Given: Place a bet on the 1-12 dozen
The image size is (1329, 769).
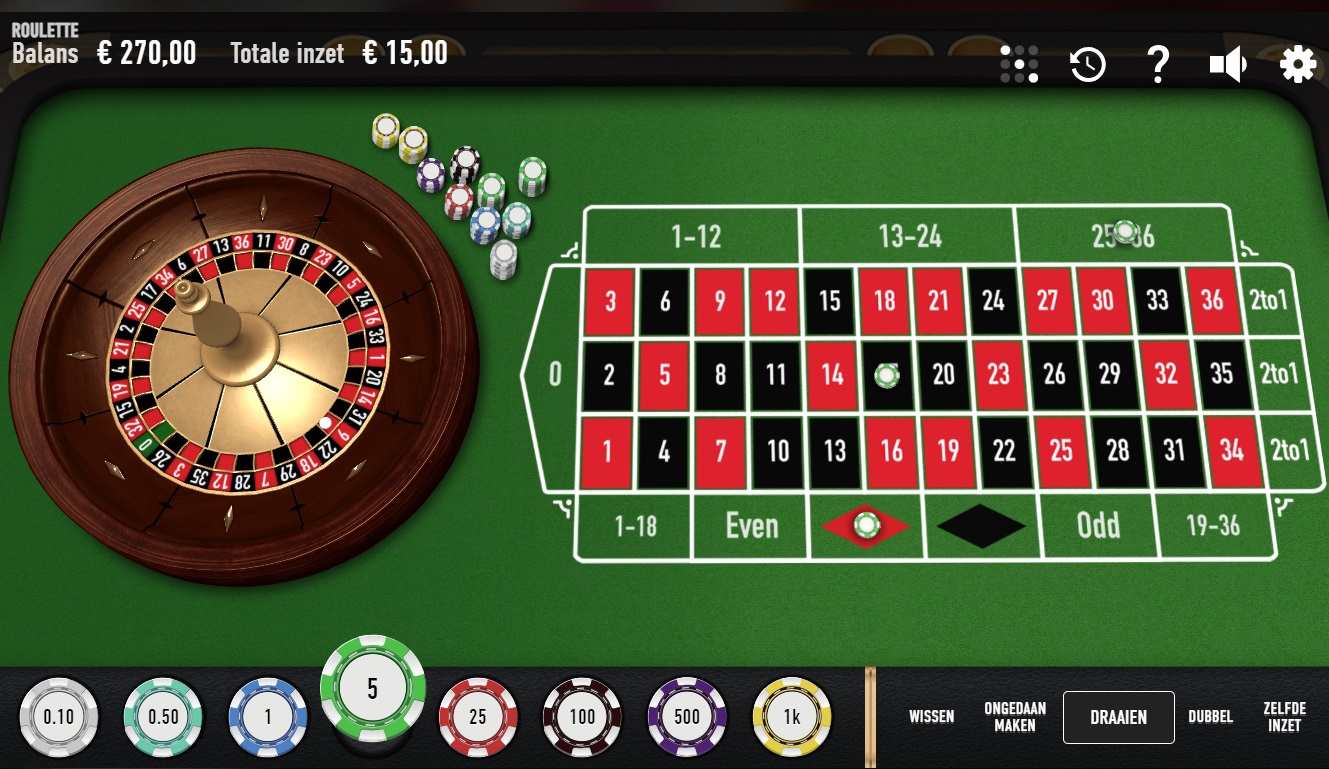Looking at the screenshot, I should coord(695,237).
